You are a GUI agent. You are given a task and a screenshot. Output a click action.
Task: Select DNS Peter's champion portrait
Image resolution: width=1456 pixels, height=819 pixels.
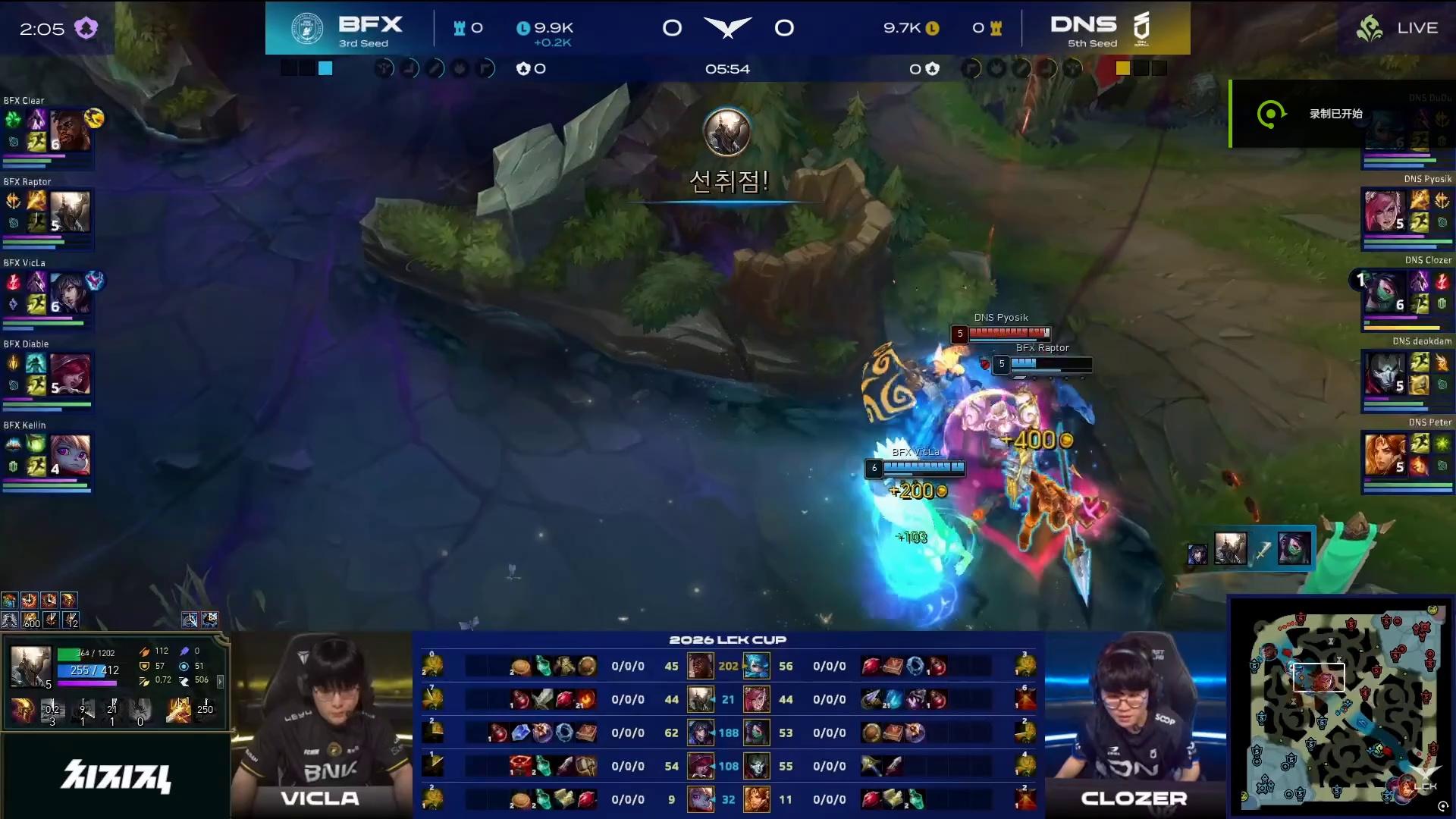point(1383,454)
